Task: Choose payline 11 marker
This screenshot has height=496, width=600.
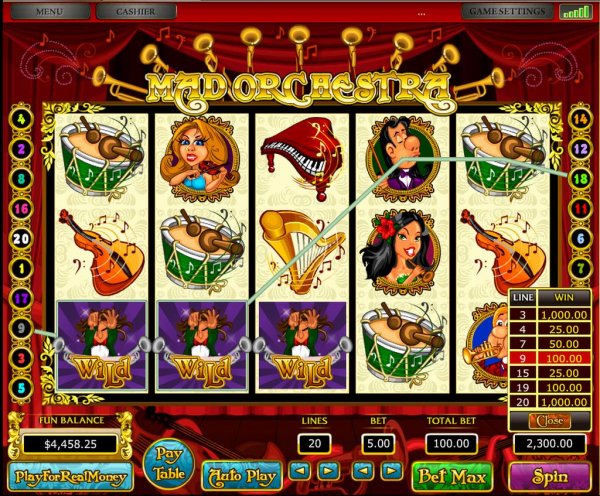Action: [580, 208]
